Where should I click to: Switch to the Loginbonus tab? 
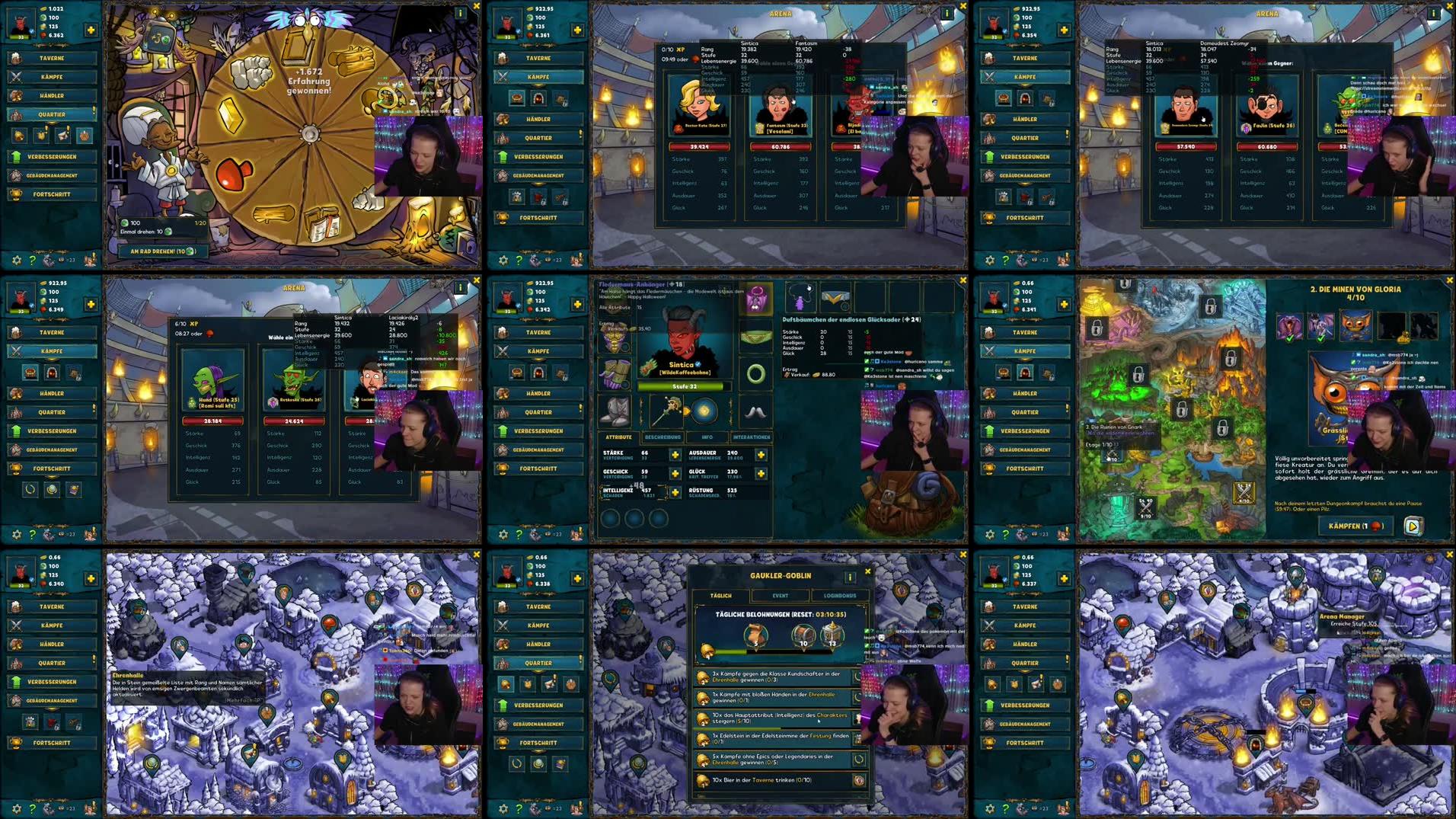point(841,596)
